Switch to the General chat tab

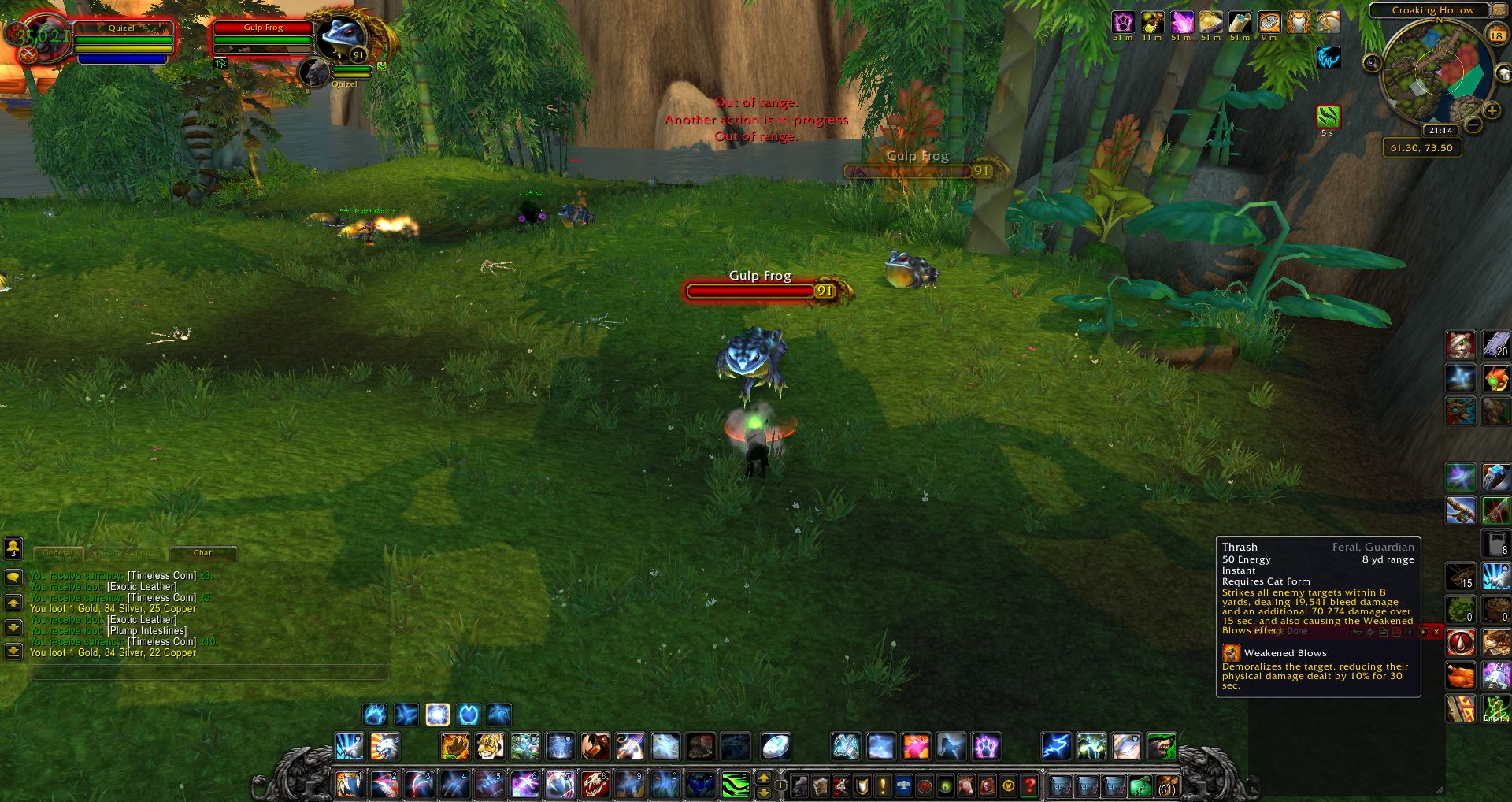57,553
